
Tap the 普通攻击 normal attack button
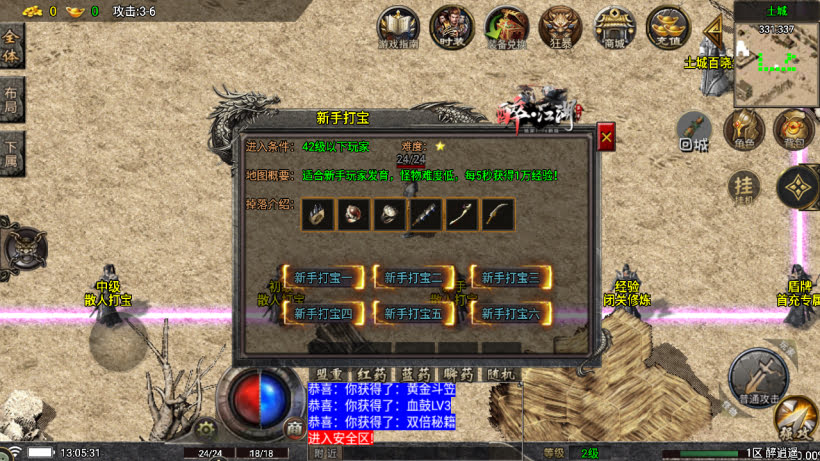(757, 375)
